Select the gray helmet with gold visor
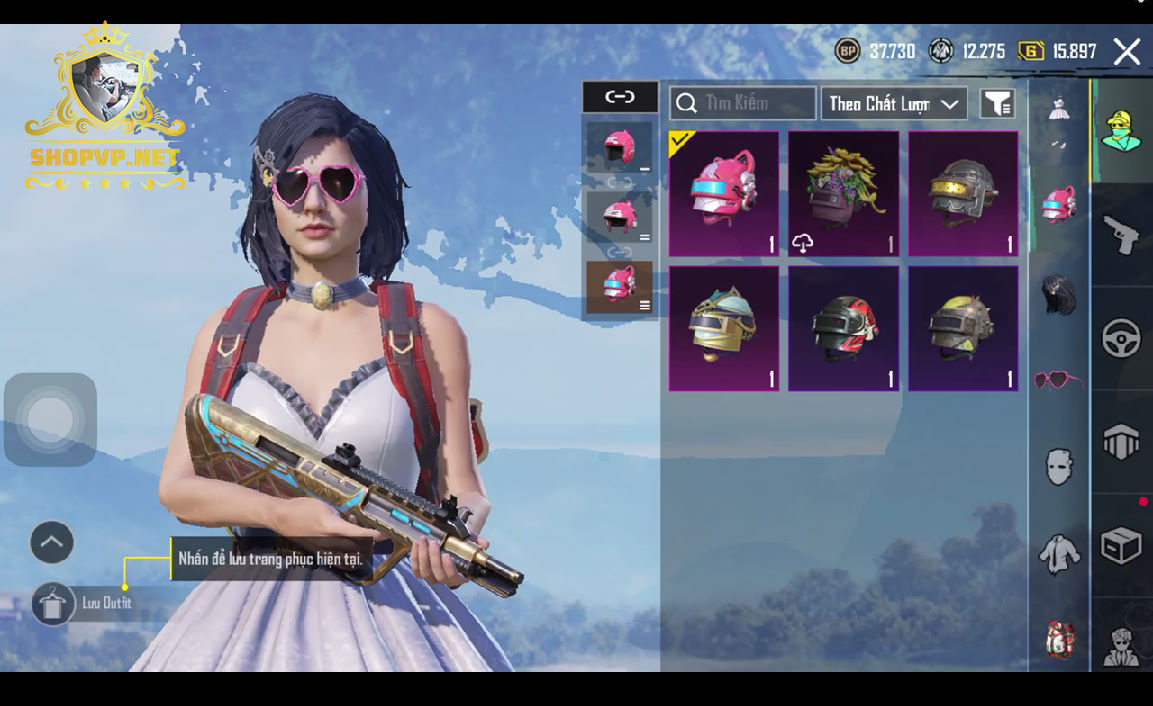 pos(963,194)
